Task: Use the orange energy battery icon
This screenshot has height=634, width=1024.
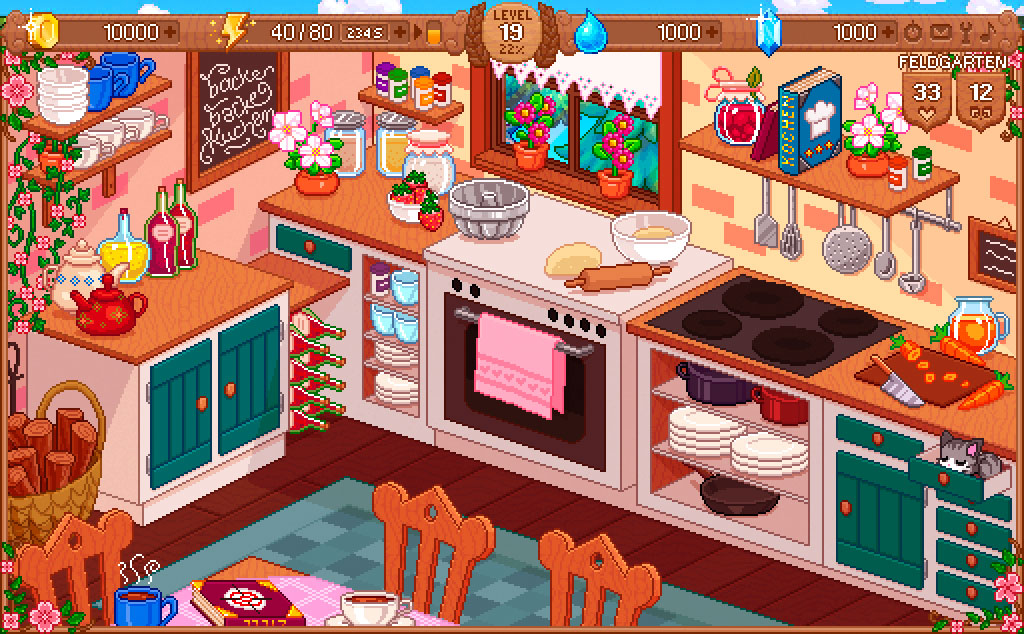Action: click(x=434, y=33)
